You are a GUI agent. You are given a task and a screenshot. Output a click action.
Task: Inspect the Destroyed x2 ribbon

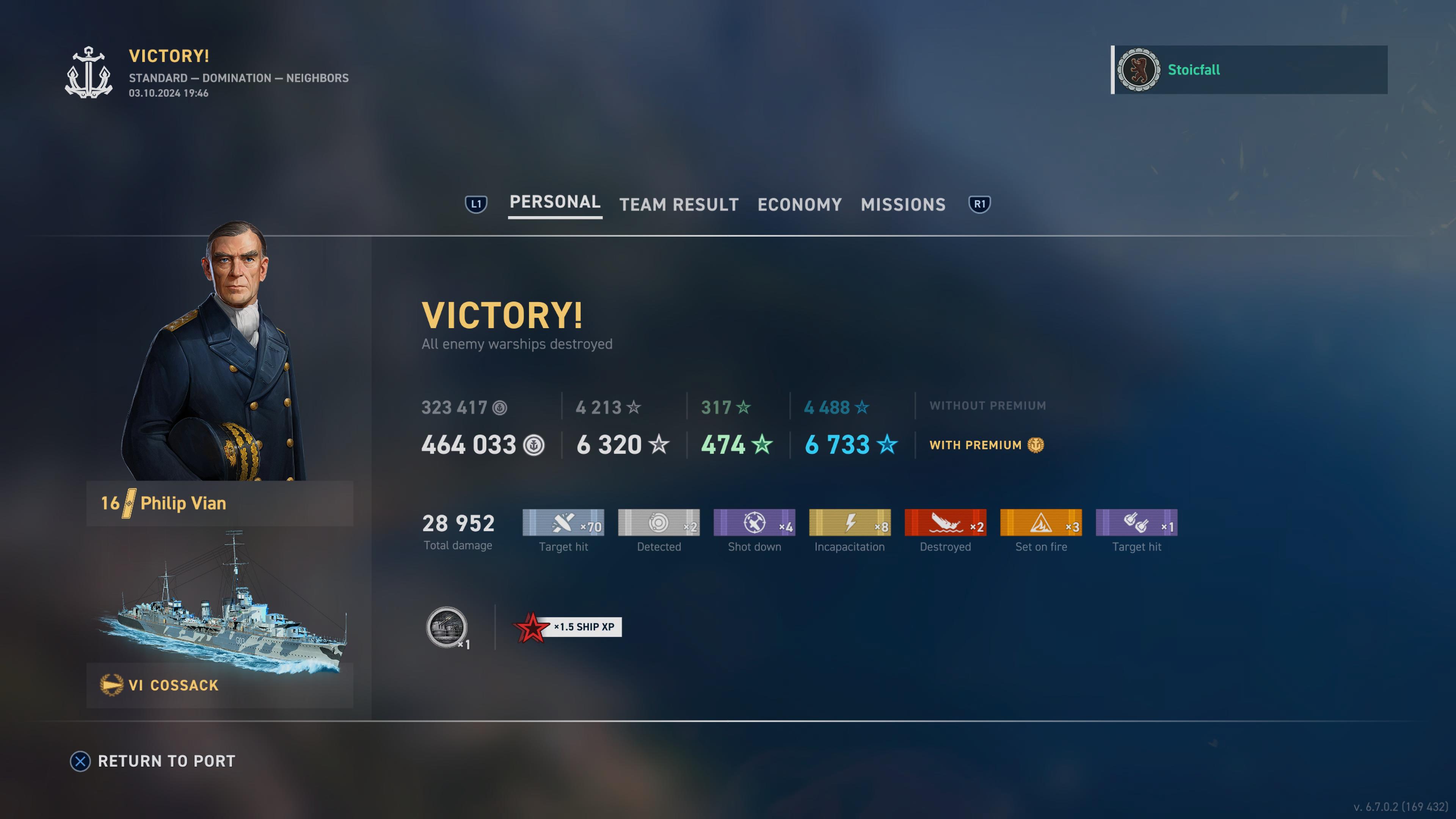pos(945,523)
